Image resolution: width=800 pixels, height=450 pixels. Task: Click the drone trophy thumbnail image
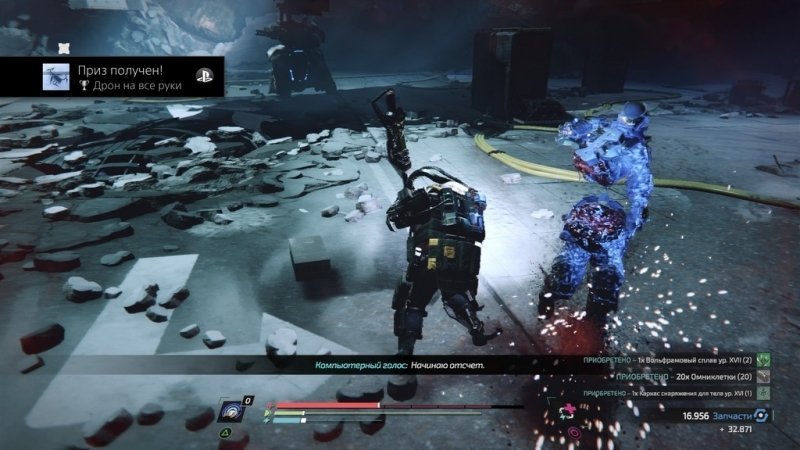56,78
